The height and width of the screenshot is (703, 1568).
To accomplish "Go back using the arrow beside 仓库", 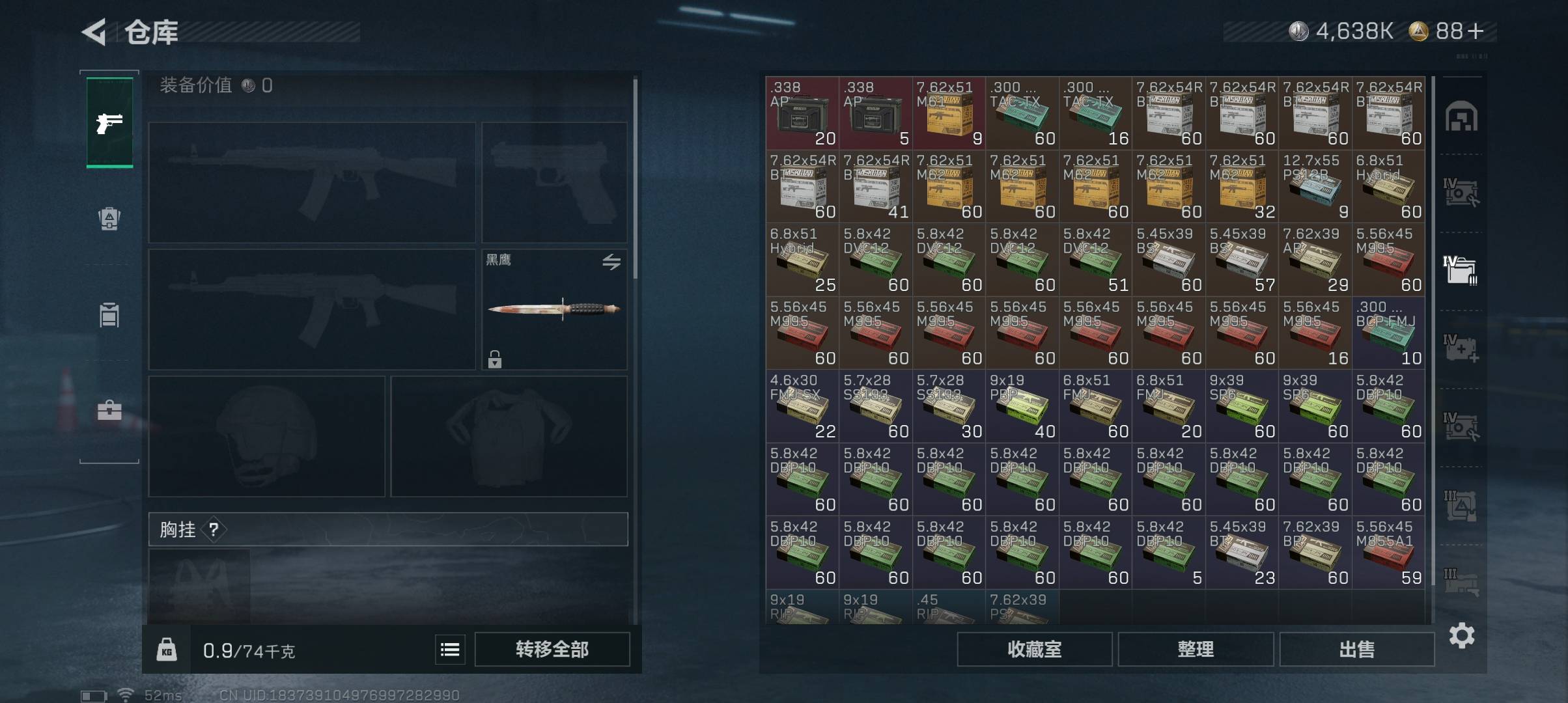I will click(94, 32).
